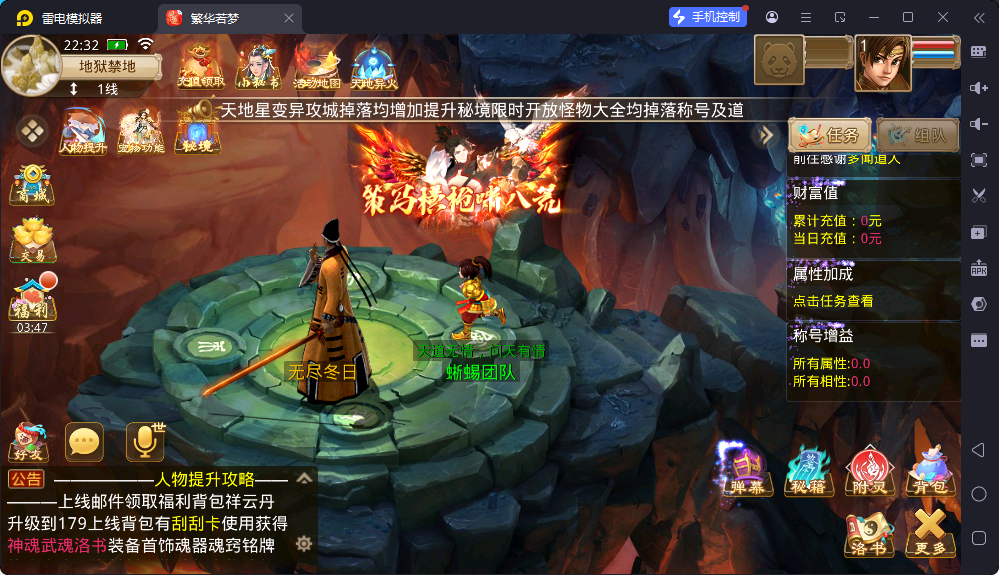Switch to the 任务 quest tab

coord(829,135)
